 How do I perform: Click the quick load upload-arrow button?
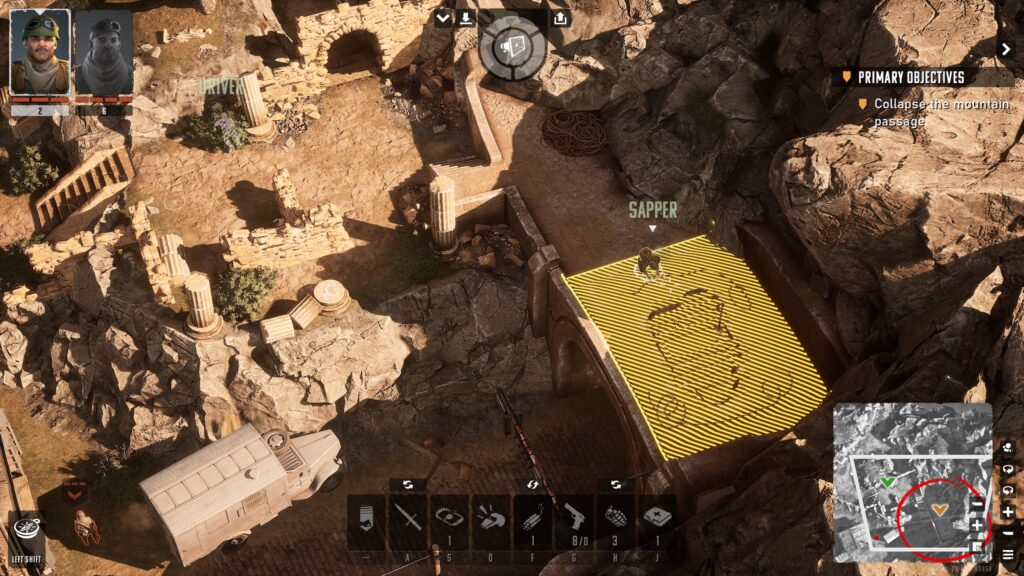click(x=560, y=18)
